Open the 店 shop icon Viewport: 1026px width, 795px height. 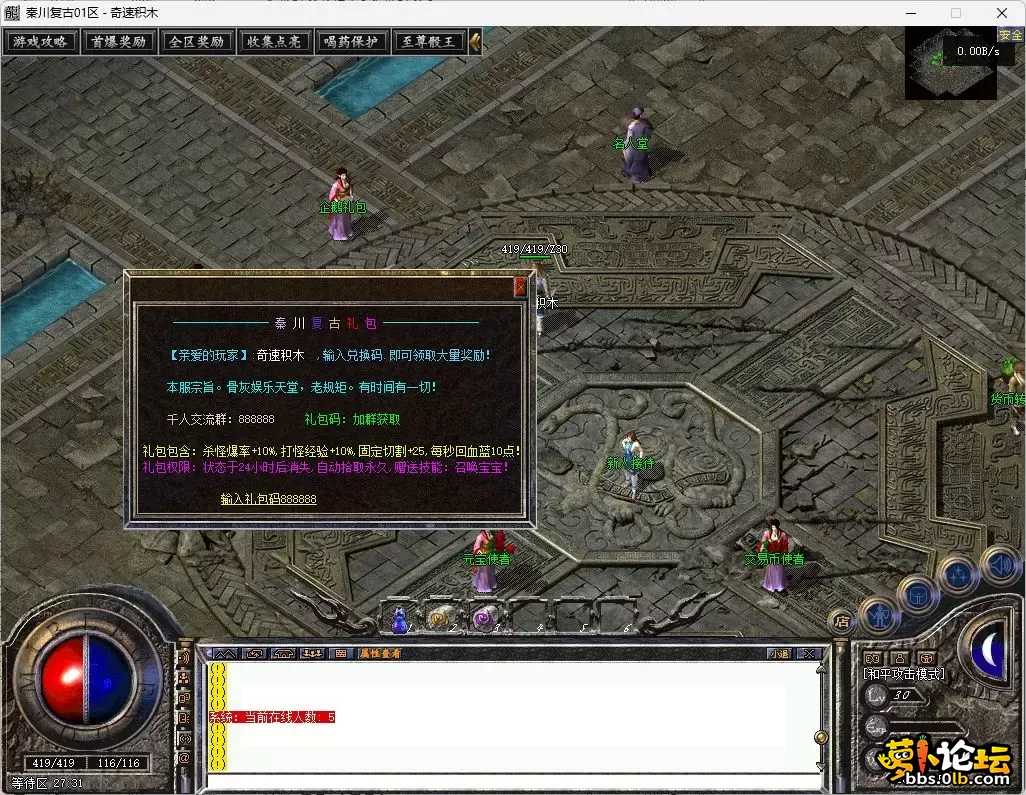(x=841, y=620)
